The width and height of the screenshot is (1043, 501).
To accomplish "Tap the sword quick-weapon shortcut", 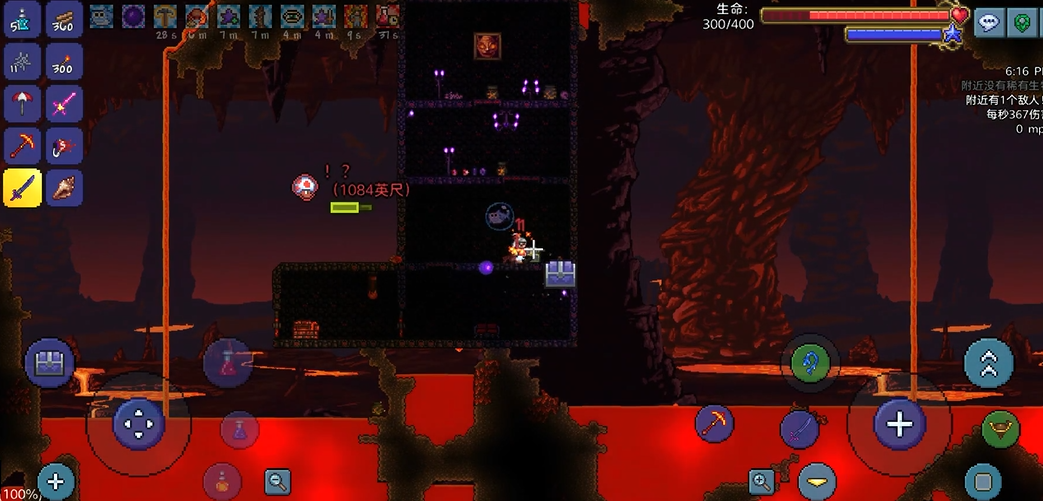I will pos(800,430).
